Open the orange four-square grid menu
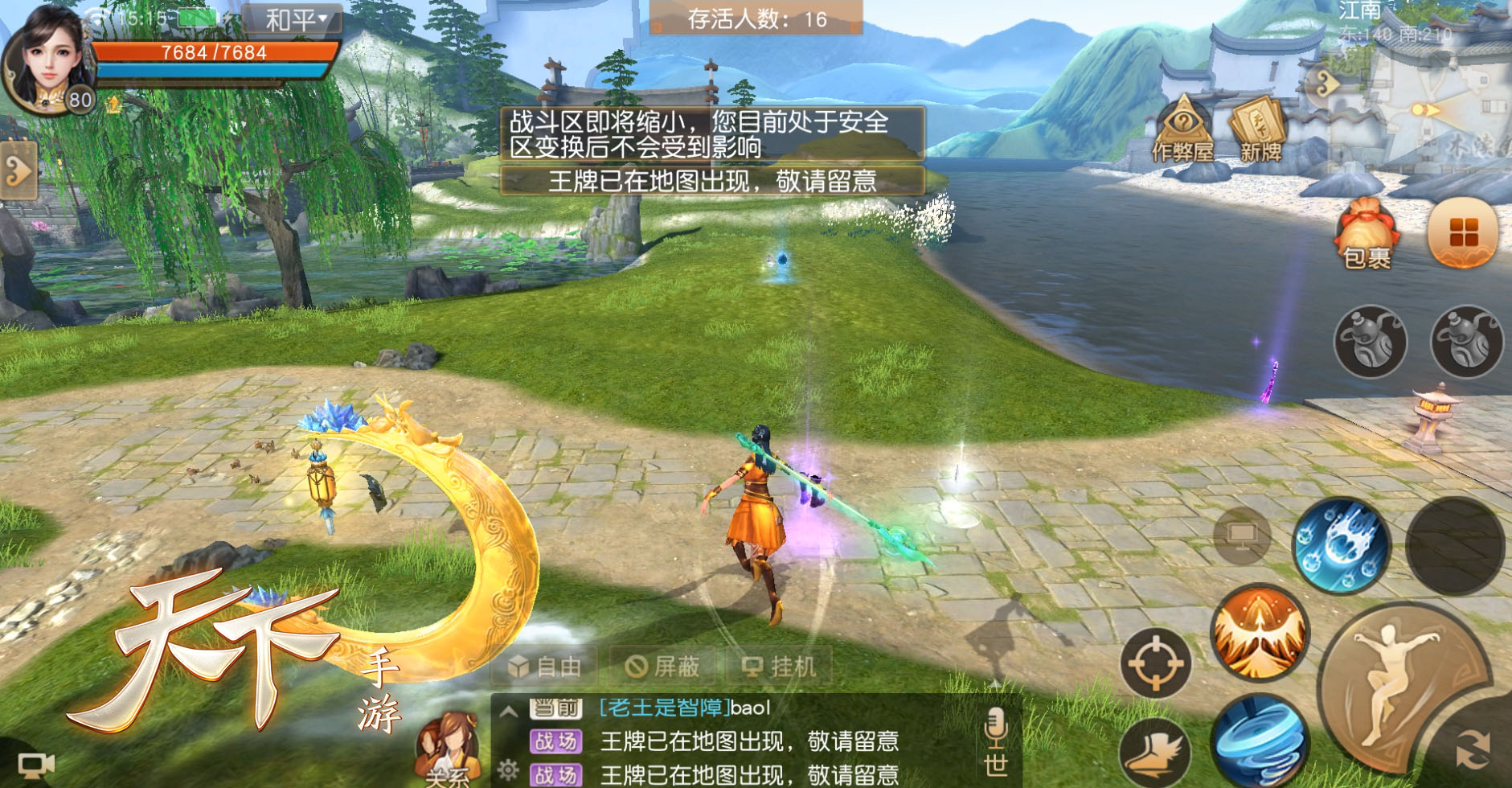 tap(1463, 234)
